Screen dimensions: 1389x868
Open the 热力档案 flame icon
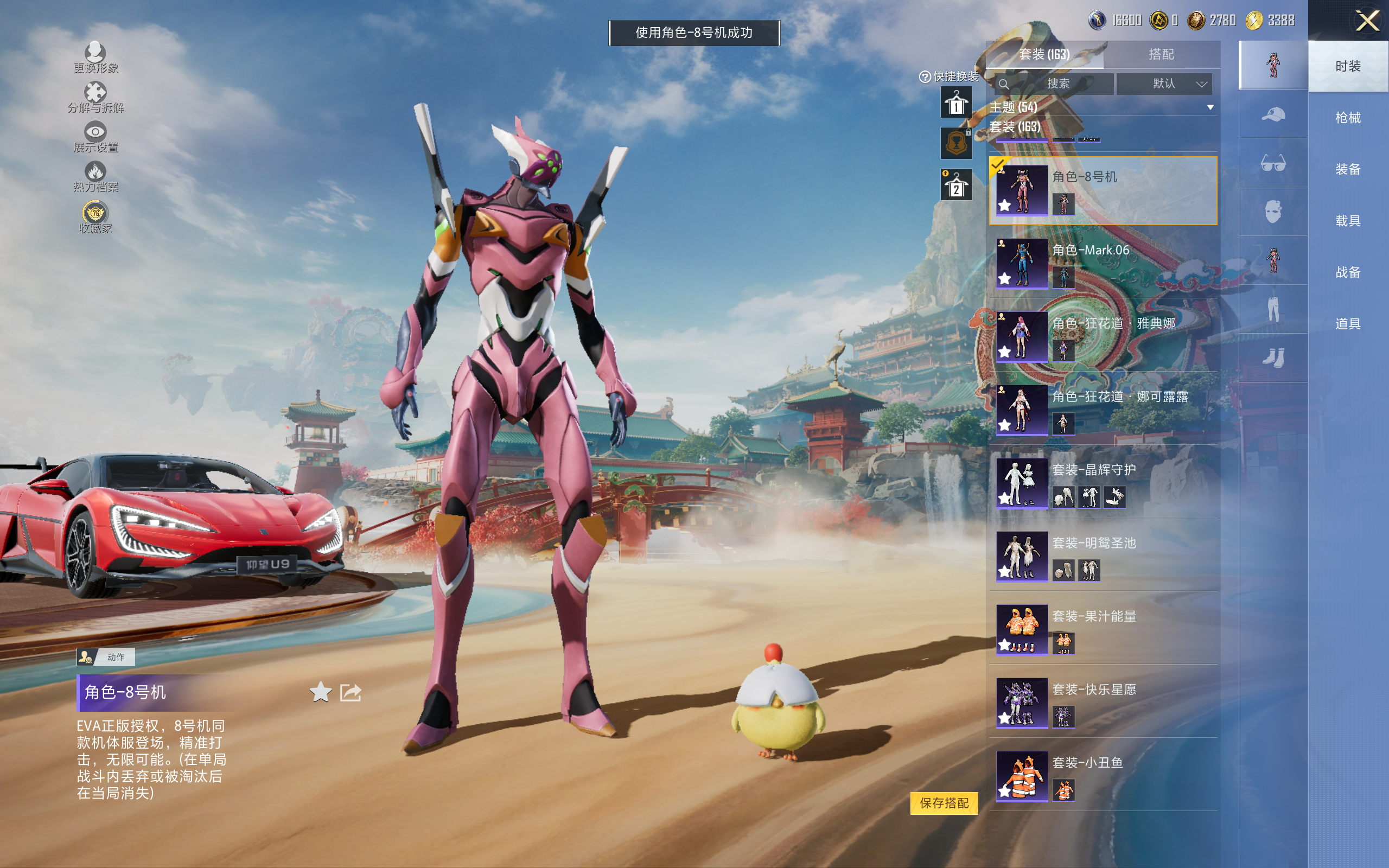click(x=95, y=176)
